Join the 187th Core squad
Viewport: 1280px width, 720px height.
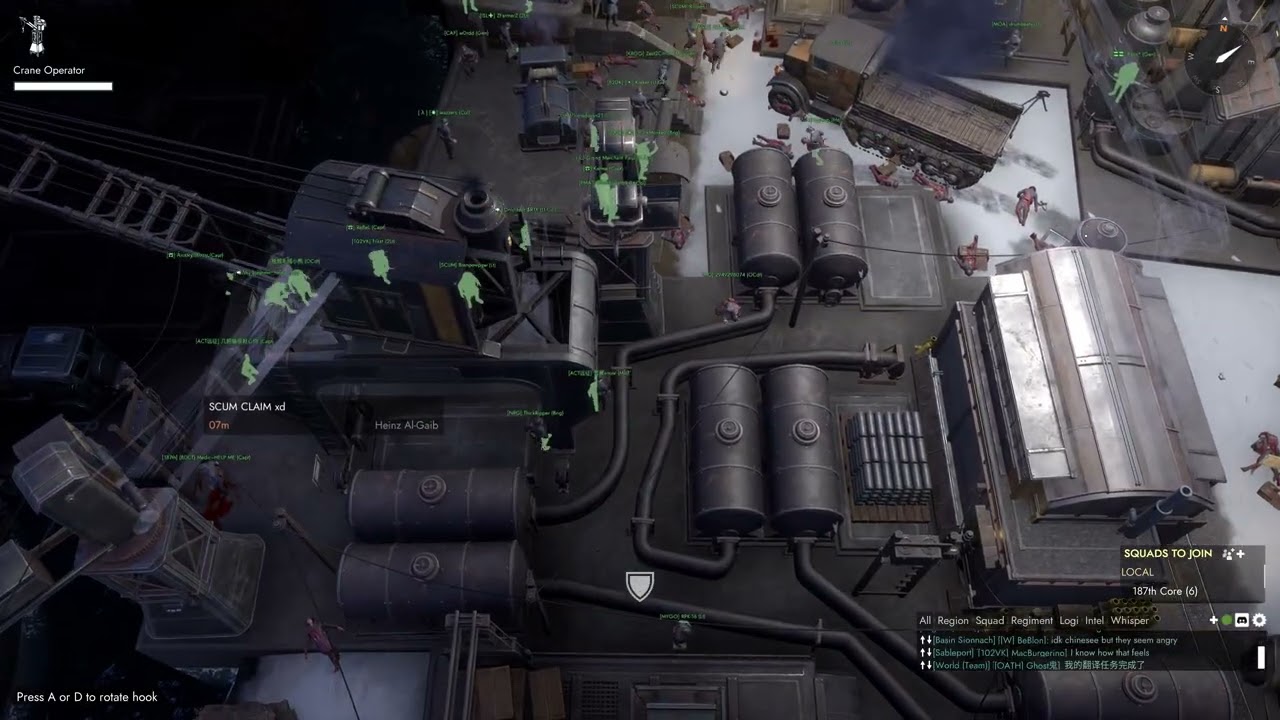point(1164,591)
